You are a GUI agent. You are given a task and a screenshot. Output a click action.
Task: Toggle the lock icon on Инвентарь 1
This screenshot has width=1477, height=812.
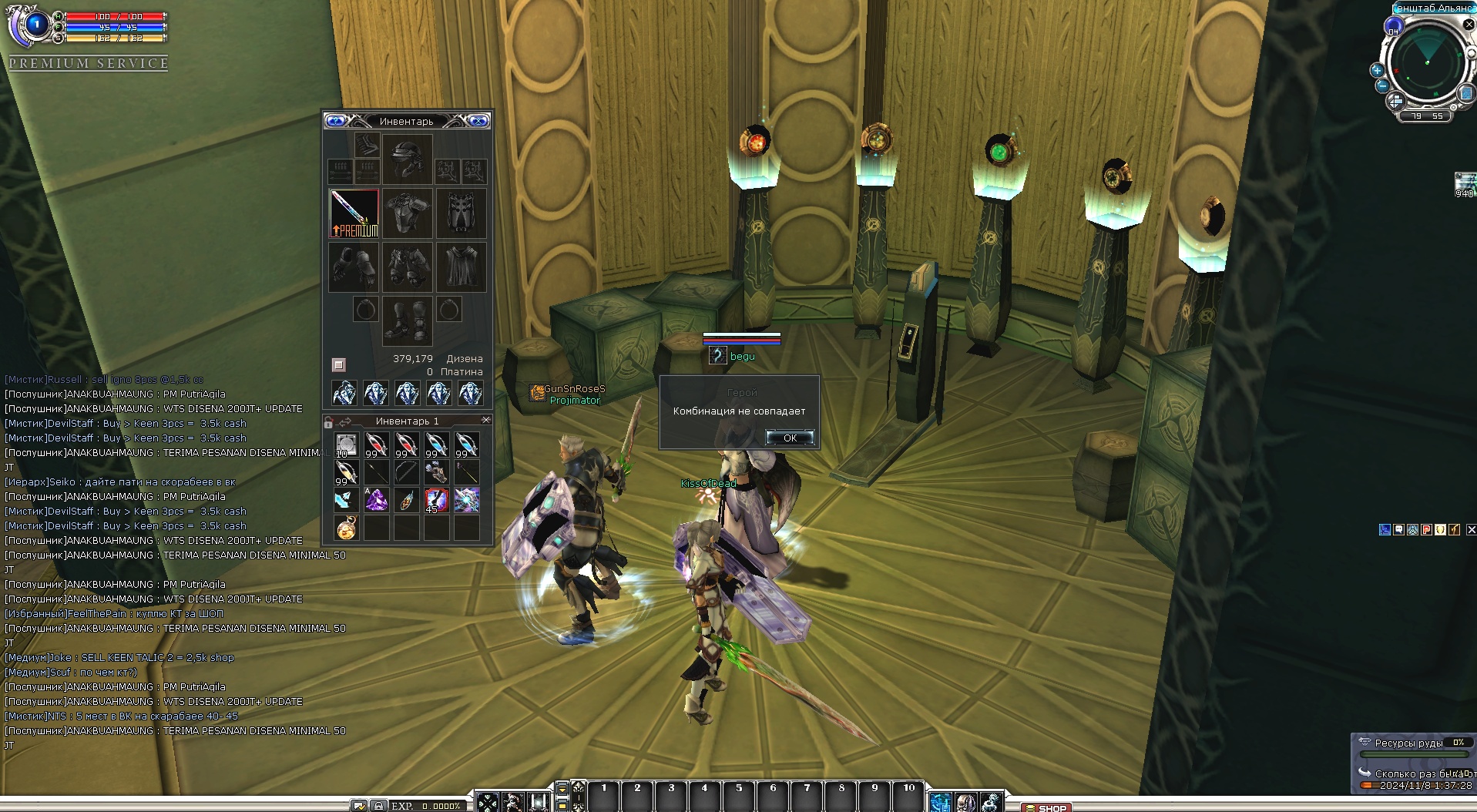[x=329, y=421]
